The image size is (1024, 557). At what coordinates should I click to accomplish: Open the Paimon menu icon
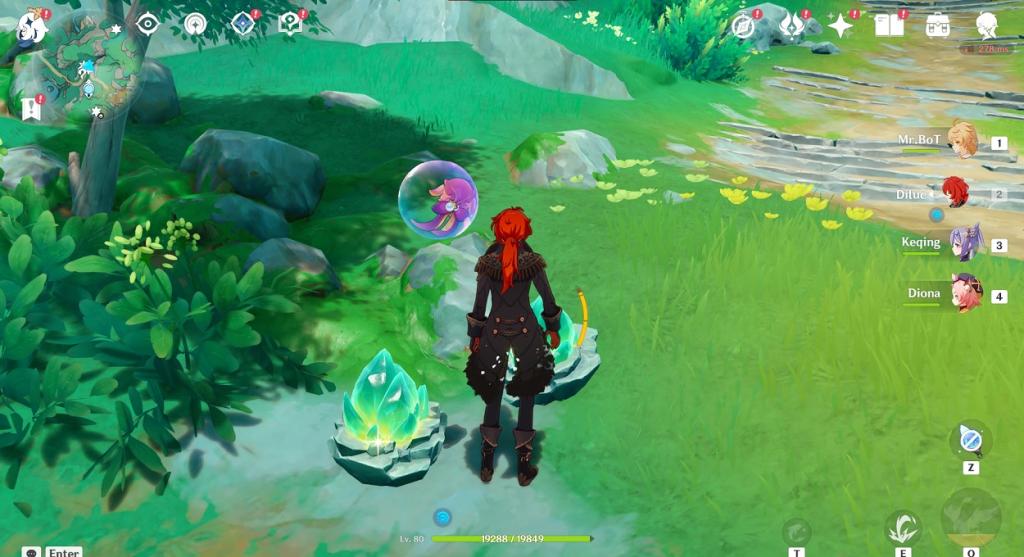[30, 25]
